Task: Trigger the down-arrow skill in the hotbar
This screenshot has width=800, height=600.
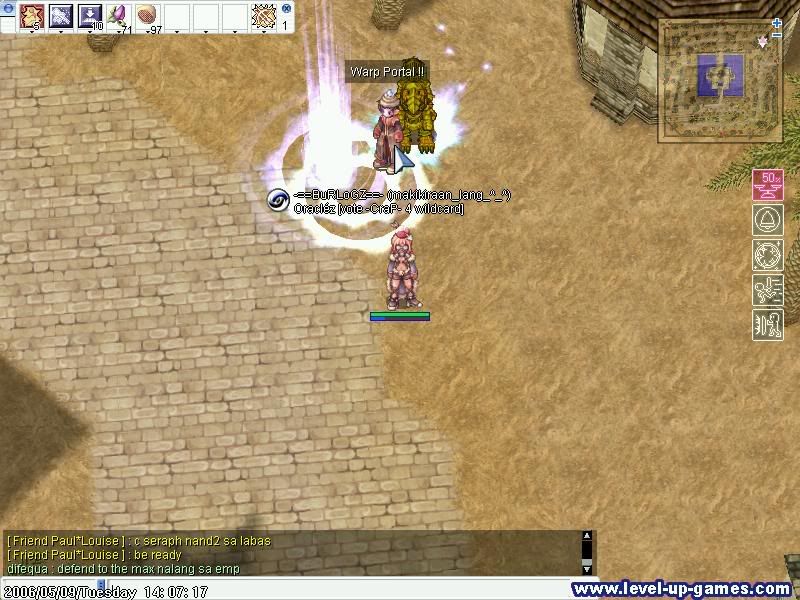Action: click(x=91, y=16)
